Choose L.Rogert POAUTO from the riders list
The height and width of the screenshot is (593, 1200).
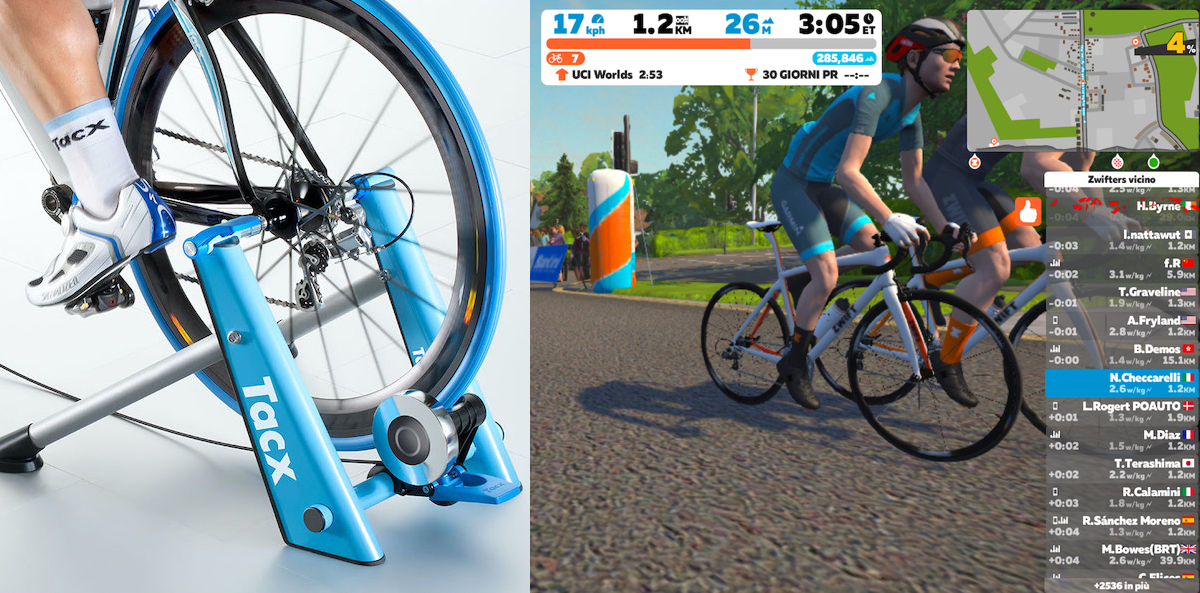(1121, 412)
